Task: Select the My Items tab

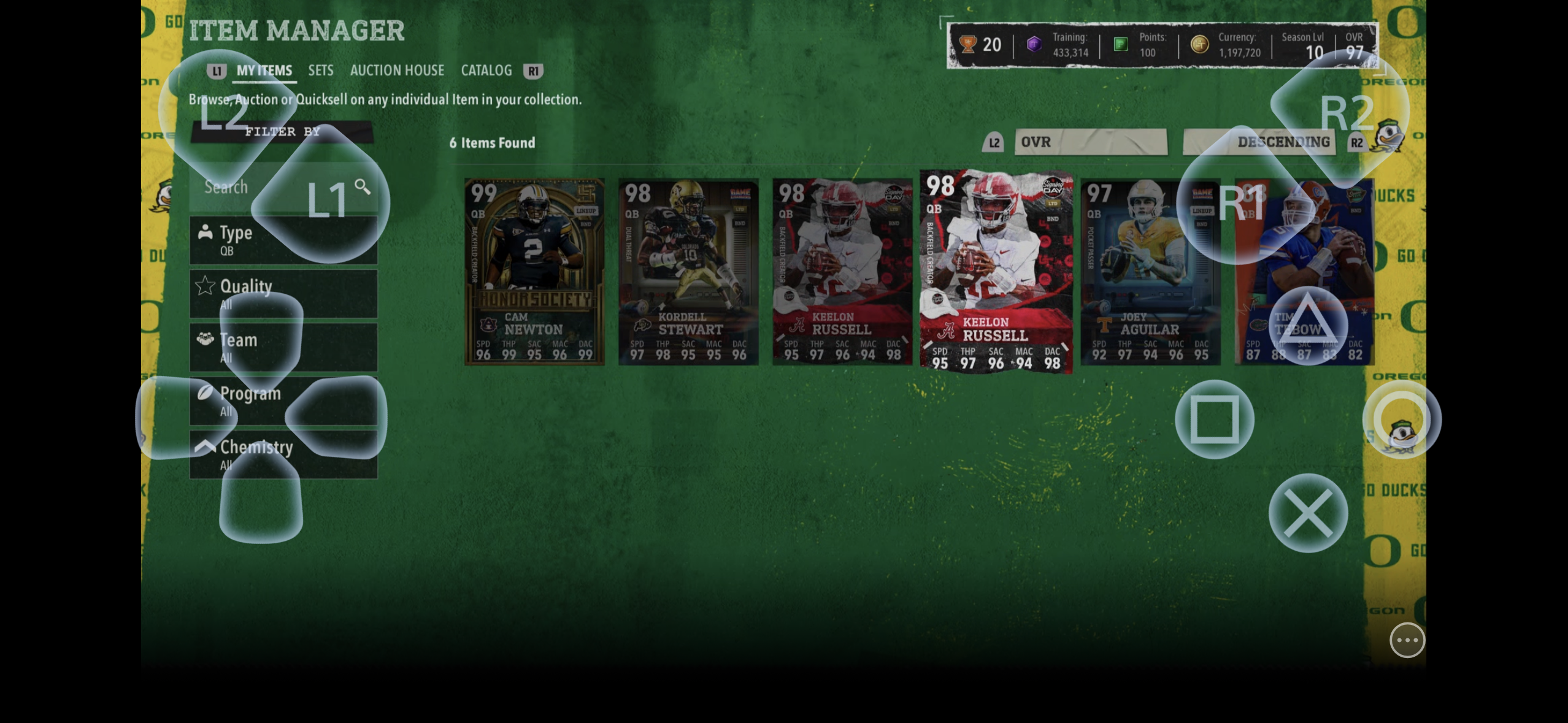Action: point(264,71)
